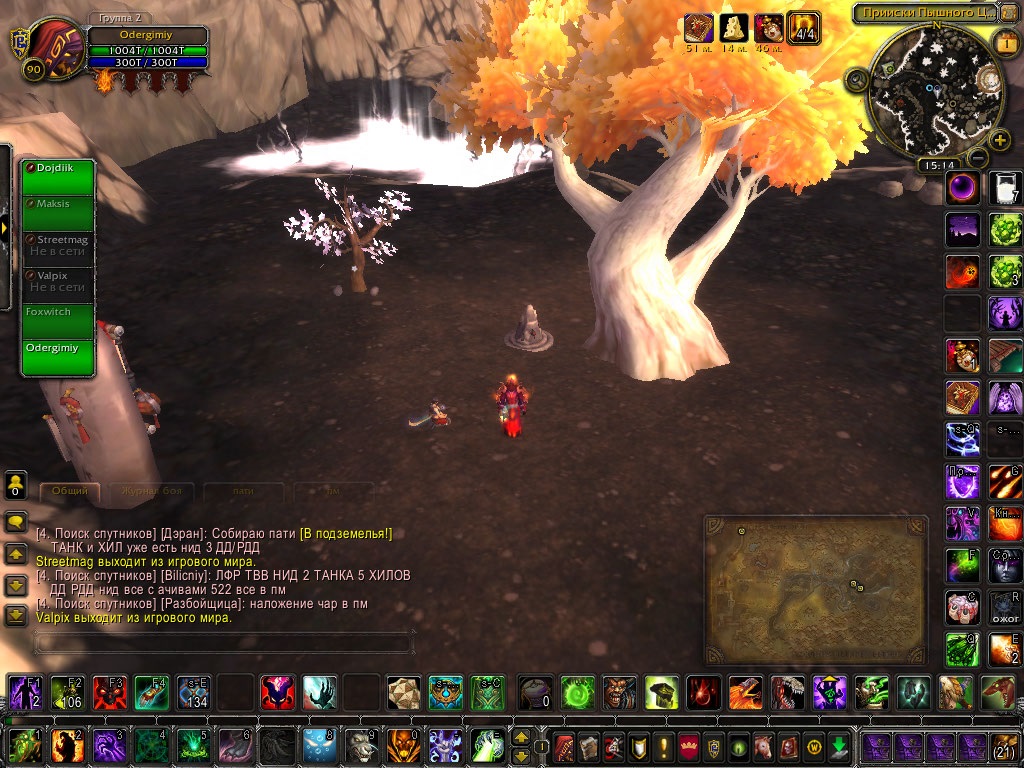1024x768 pixels.
Task: Activate the purple orb ability icon
Action: [x=963, y=188]
